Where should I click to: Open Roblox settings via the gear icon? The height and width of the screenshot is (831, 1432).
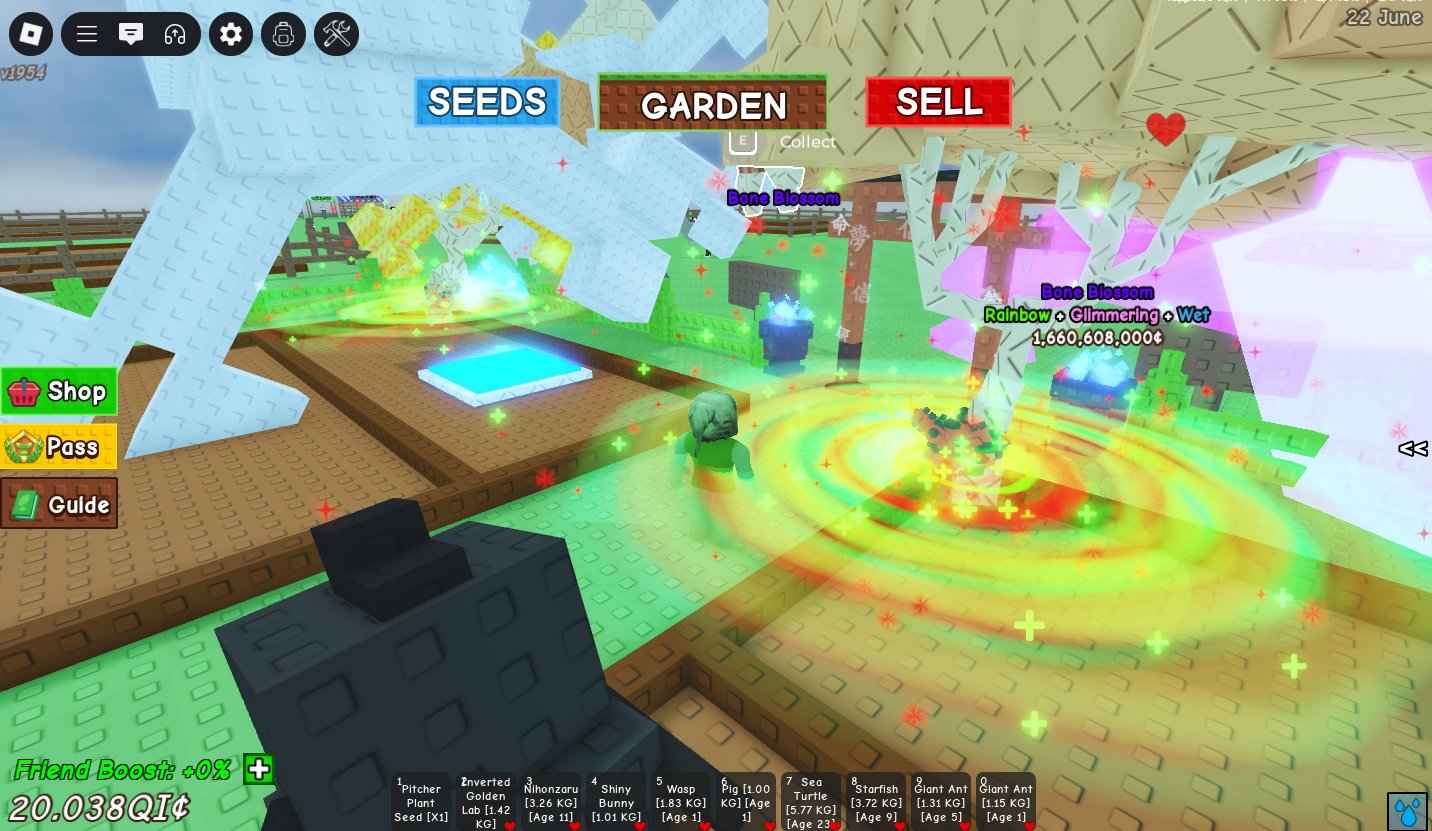tap(230, 33)
